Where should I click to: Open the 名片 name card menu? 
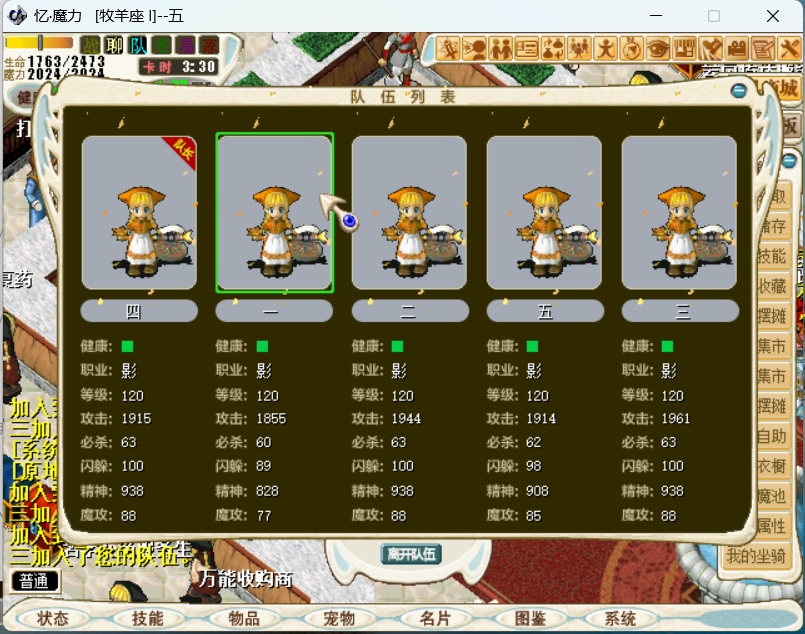435,619
